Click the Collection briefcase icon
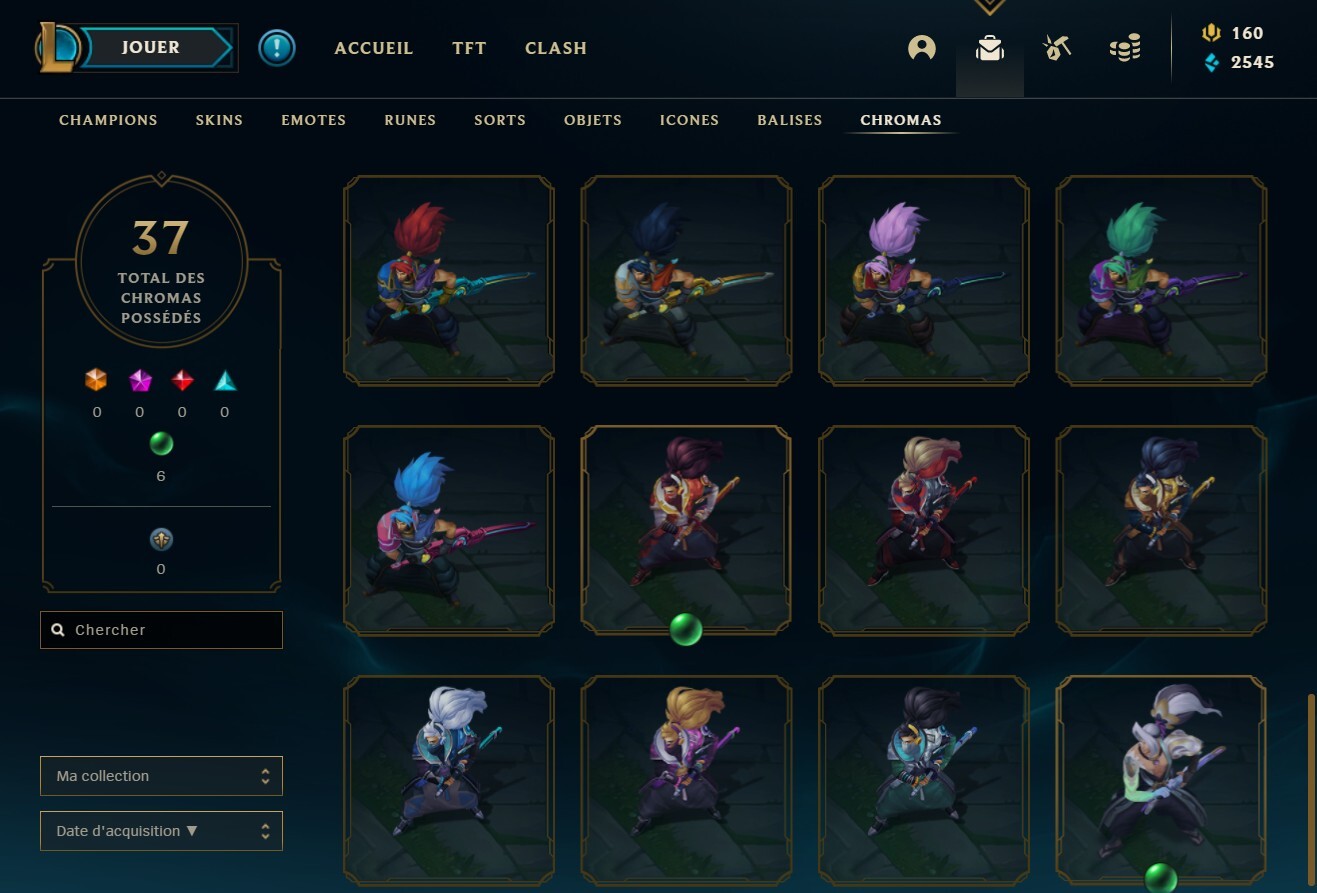The width and height of the screenshot is (1317, 893). pos(989,47)
